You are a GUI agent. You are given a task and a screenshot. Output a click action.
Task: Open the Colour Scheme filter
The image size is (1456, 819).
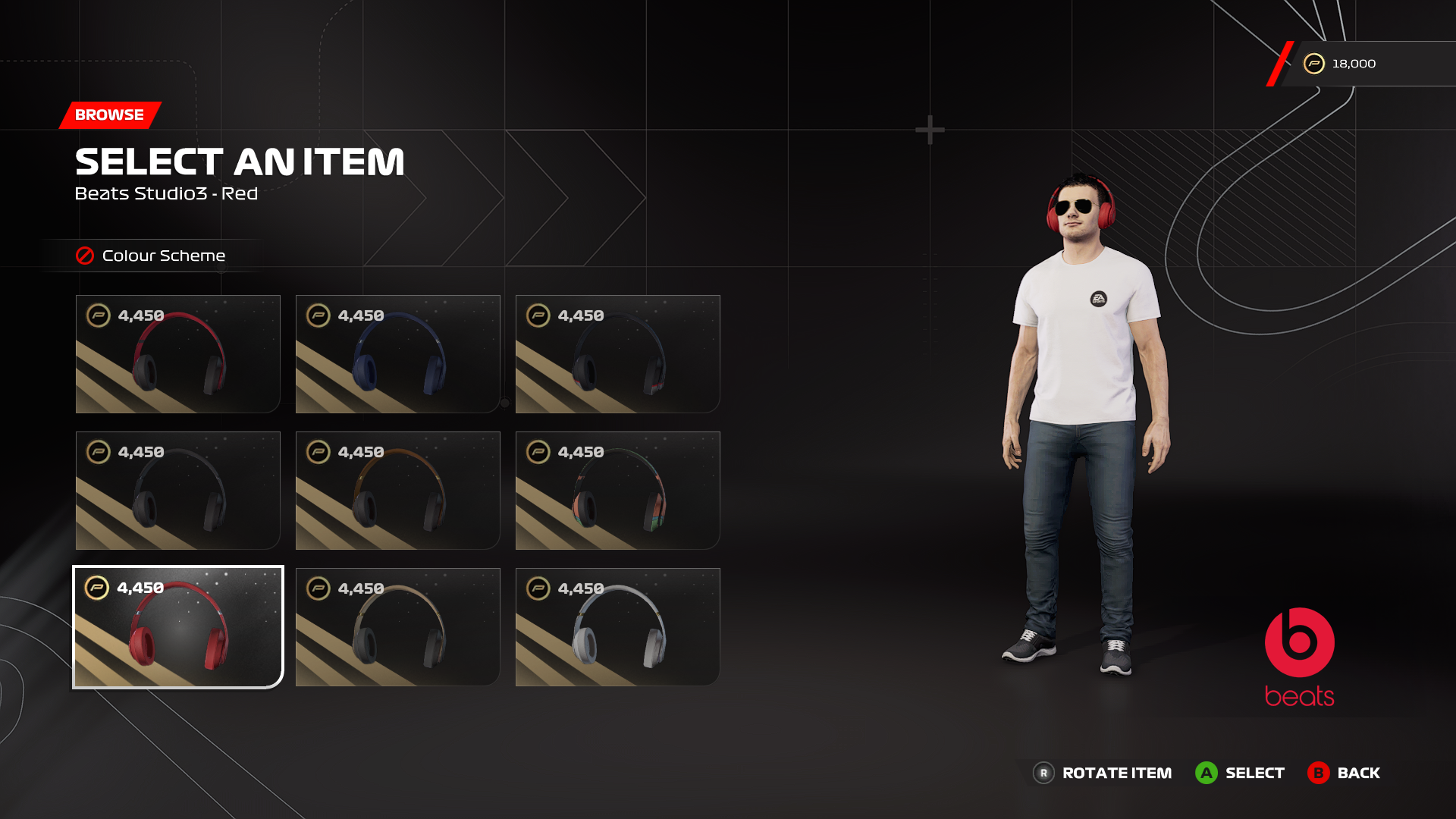click(x=152, y=256)
